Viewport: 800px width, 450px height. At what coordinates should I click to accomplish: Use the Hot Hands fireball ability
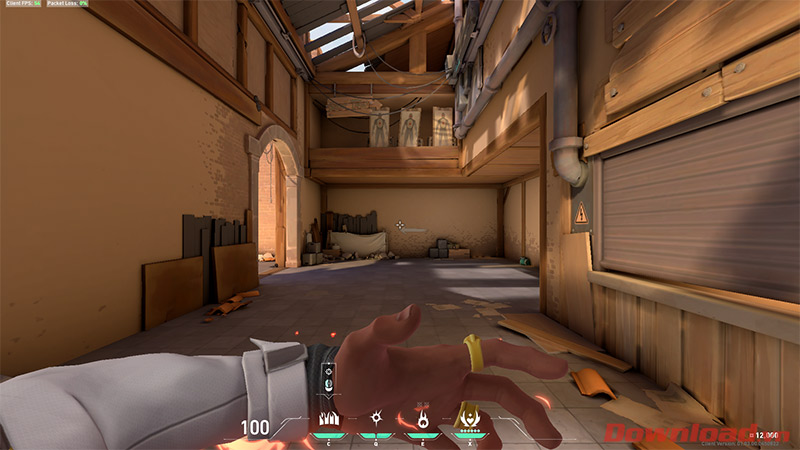[422, 418]
